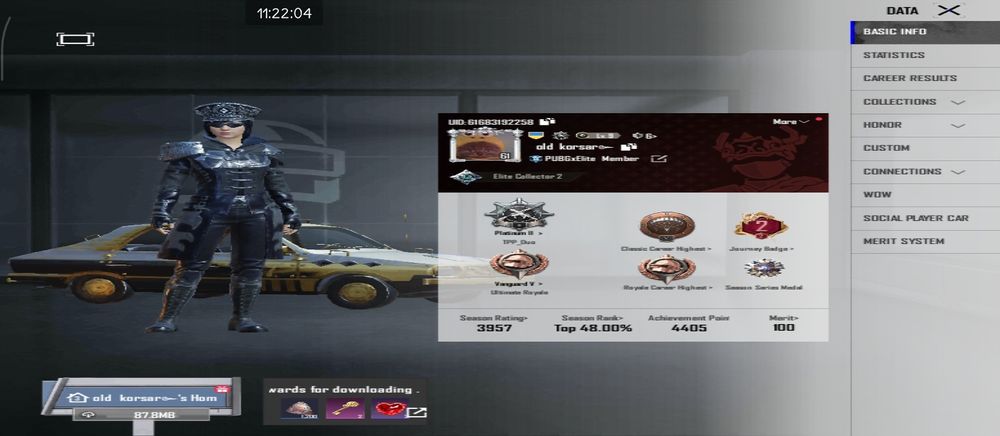Select the Basic Info tab
The height and width of the screenshot is (436, 1000).
(x=895, y=32)
